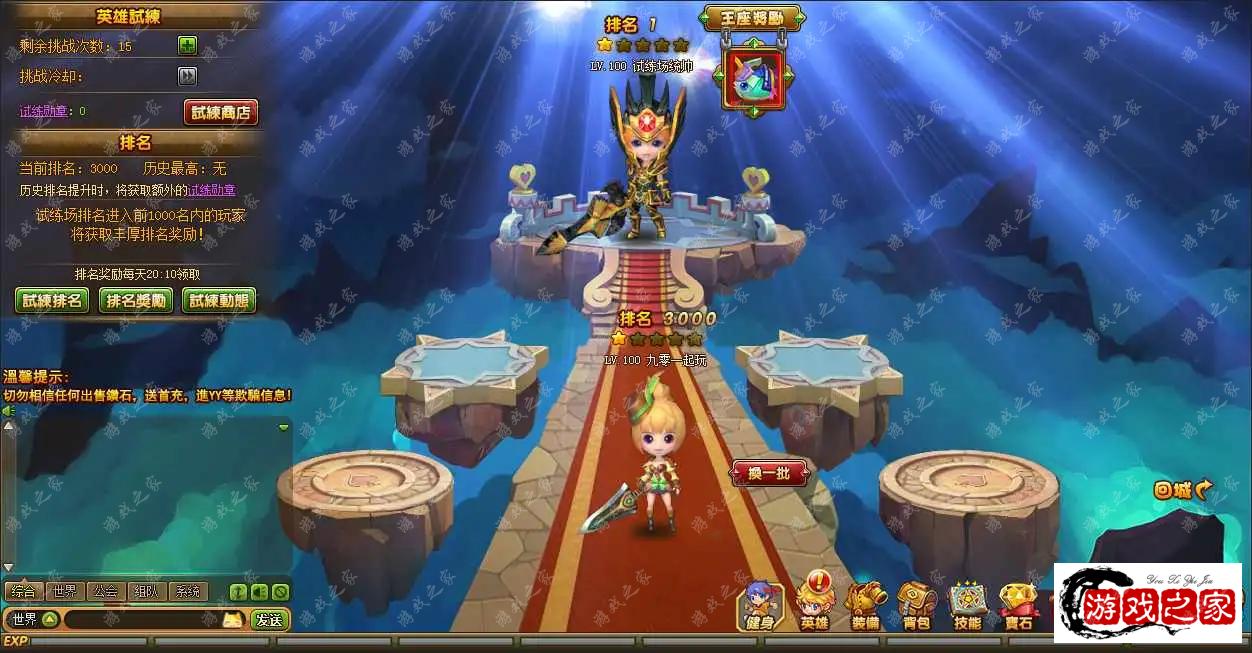The width and height of the screenshot is (1252, 653).
Task: Open the 背包 backpack
Action: pyautogui.click(x=916, y=605)
